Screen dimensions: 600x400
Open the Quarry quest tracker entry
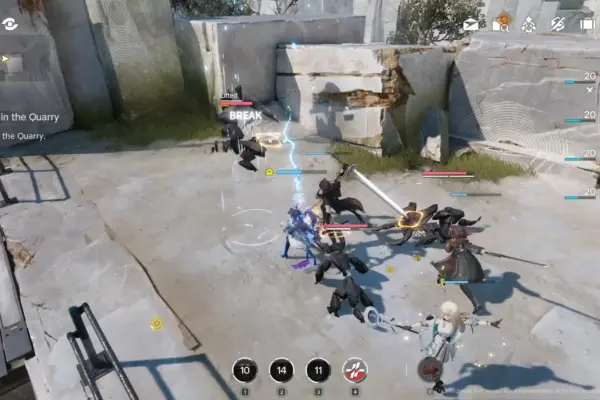click(30, 117)
